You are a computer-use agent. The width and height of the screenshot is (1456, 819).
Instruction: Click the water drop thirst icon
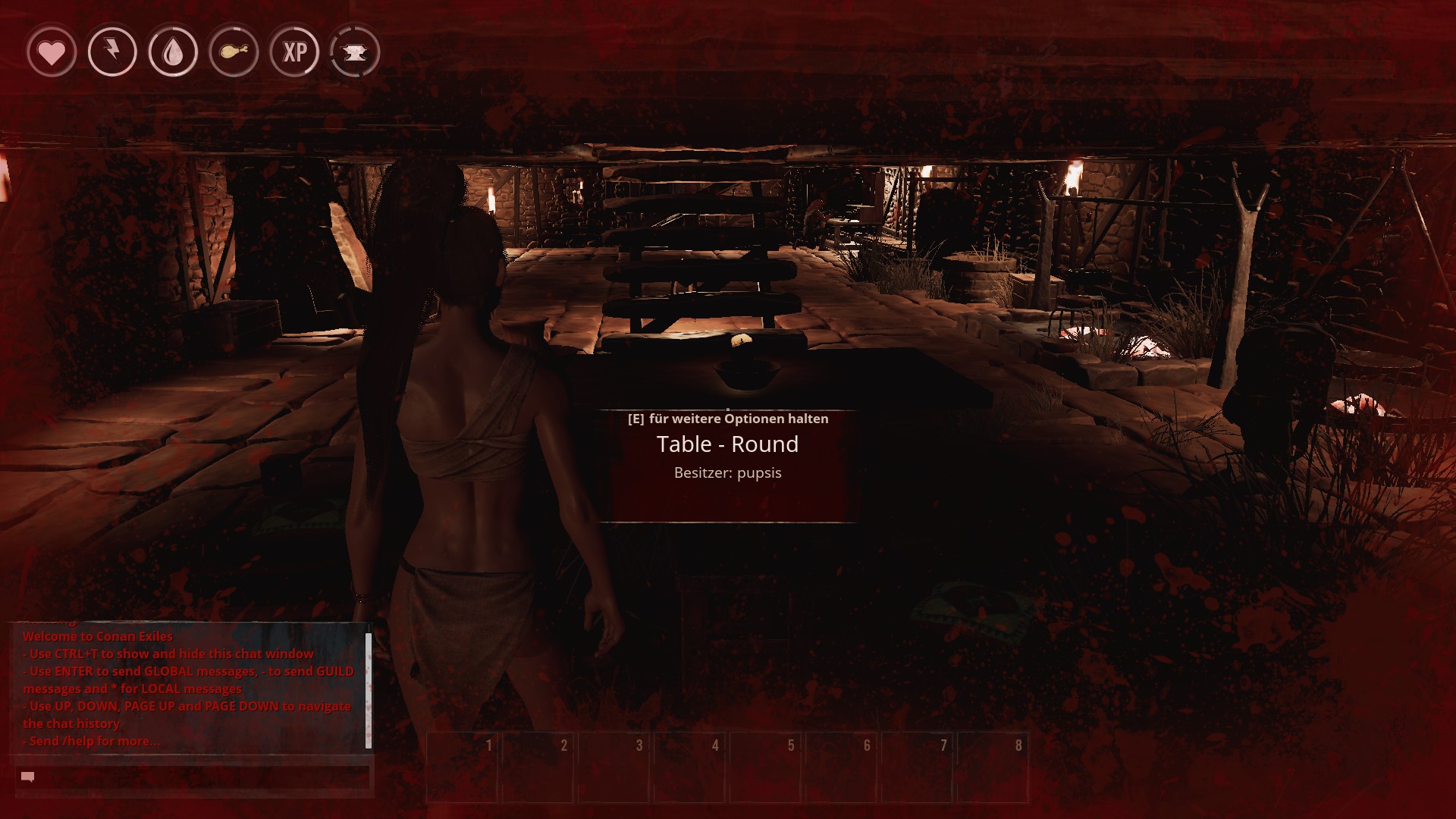click(173, 52)
